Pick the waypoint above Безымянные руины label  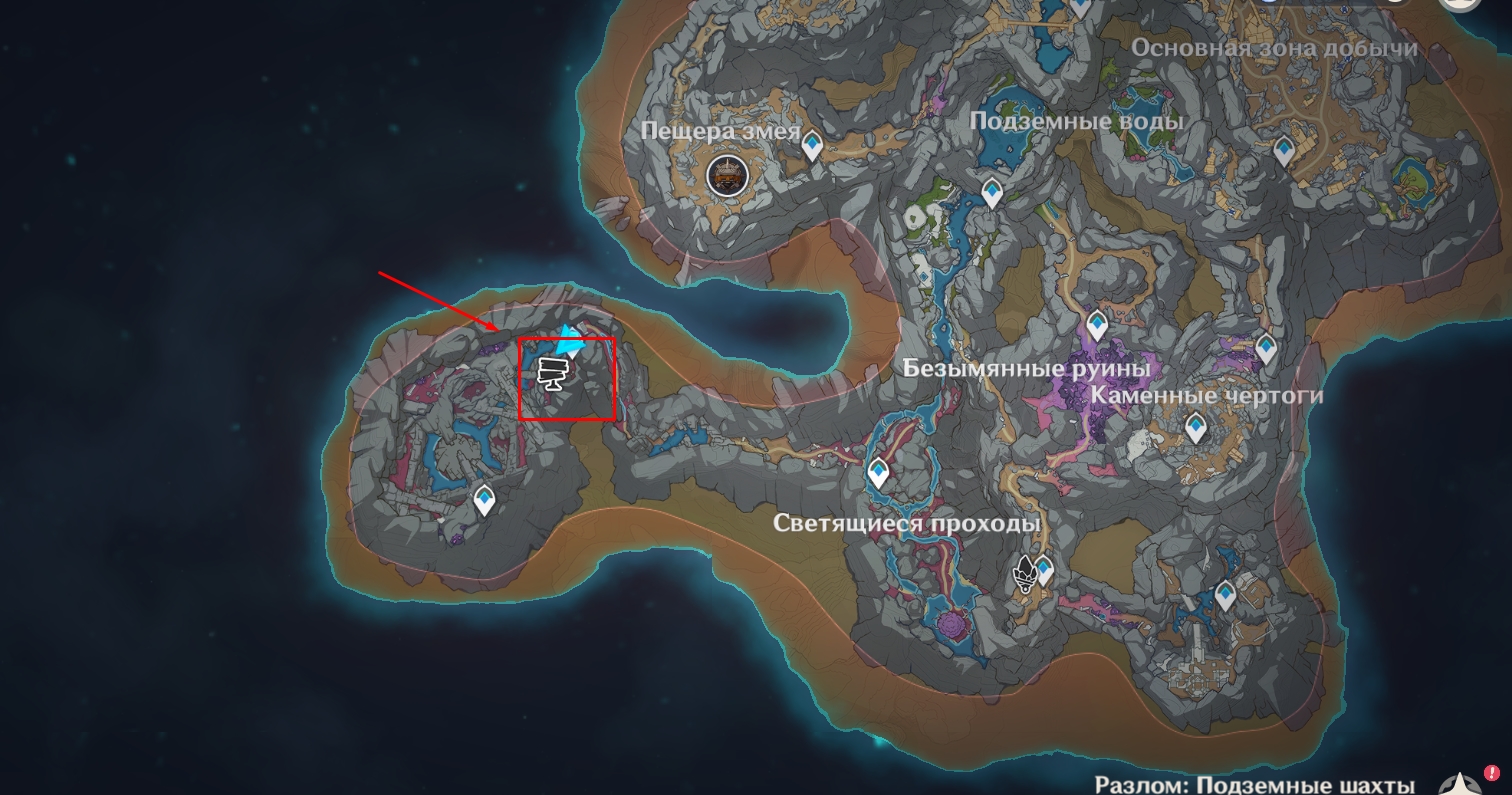pyautogui.click(x=1097, y=325)
